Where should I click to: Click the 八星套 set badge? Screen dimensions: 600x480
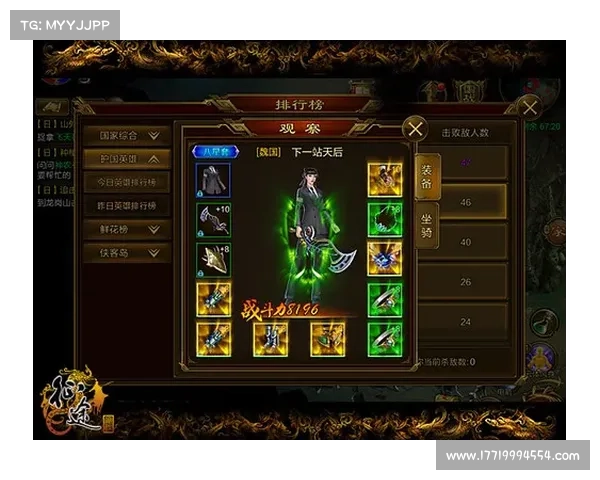(x=211, y=152)
